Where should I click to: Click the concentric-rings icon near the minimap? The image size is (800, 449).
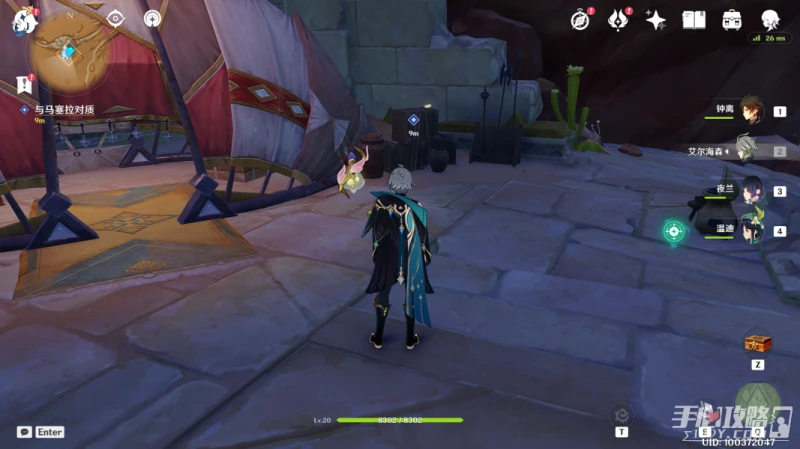point(152,18)
